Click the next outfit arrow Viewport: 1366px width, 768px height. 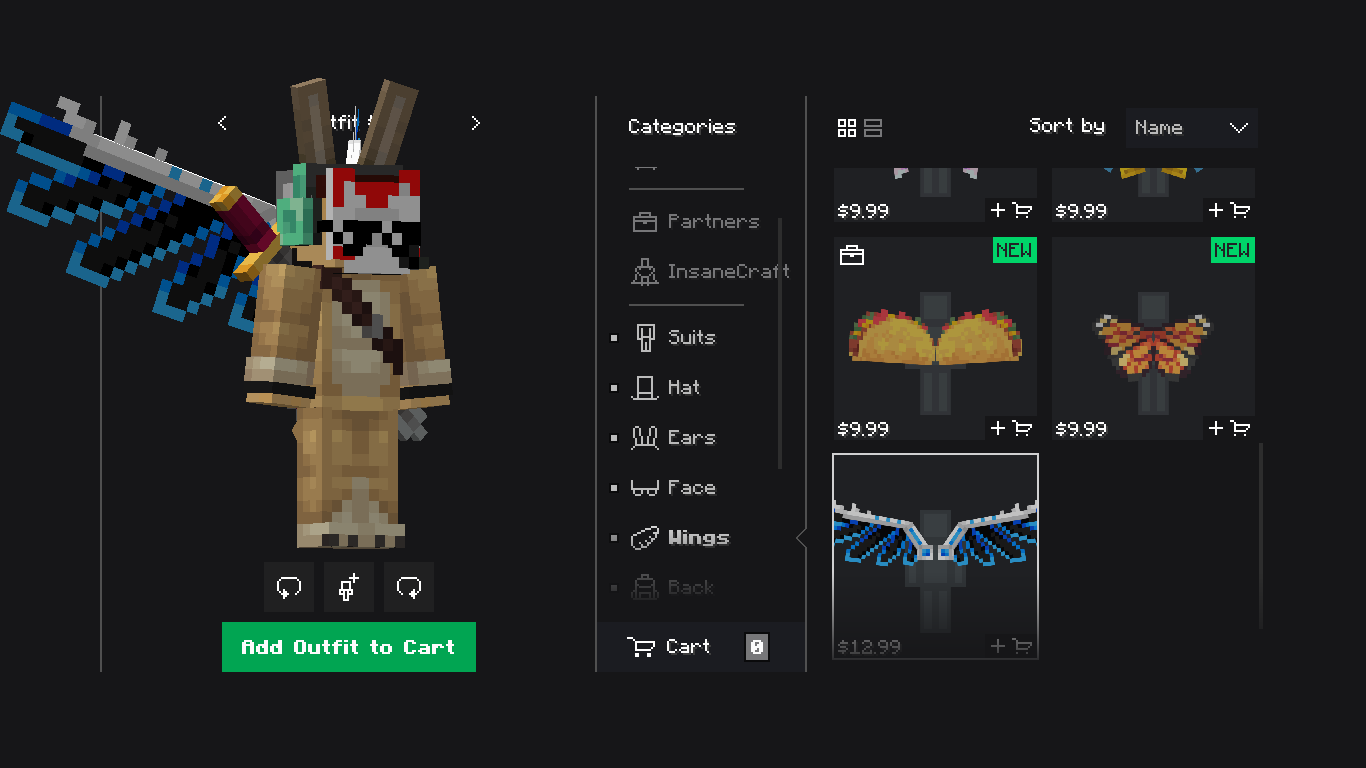475,122
